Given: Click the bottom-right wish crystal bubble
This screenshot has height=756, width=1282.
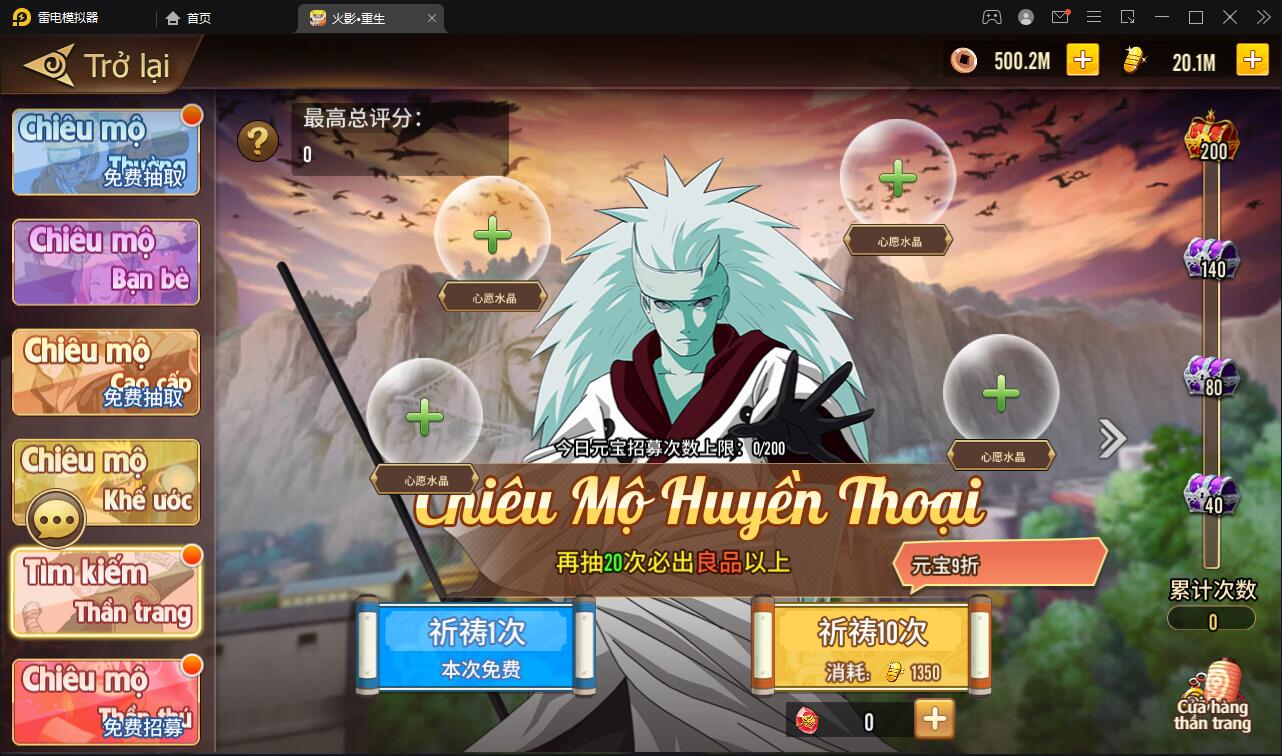Looking at the screenshot, I should (x=1000, y=393).
